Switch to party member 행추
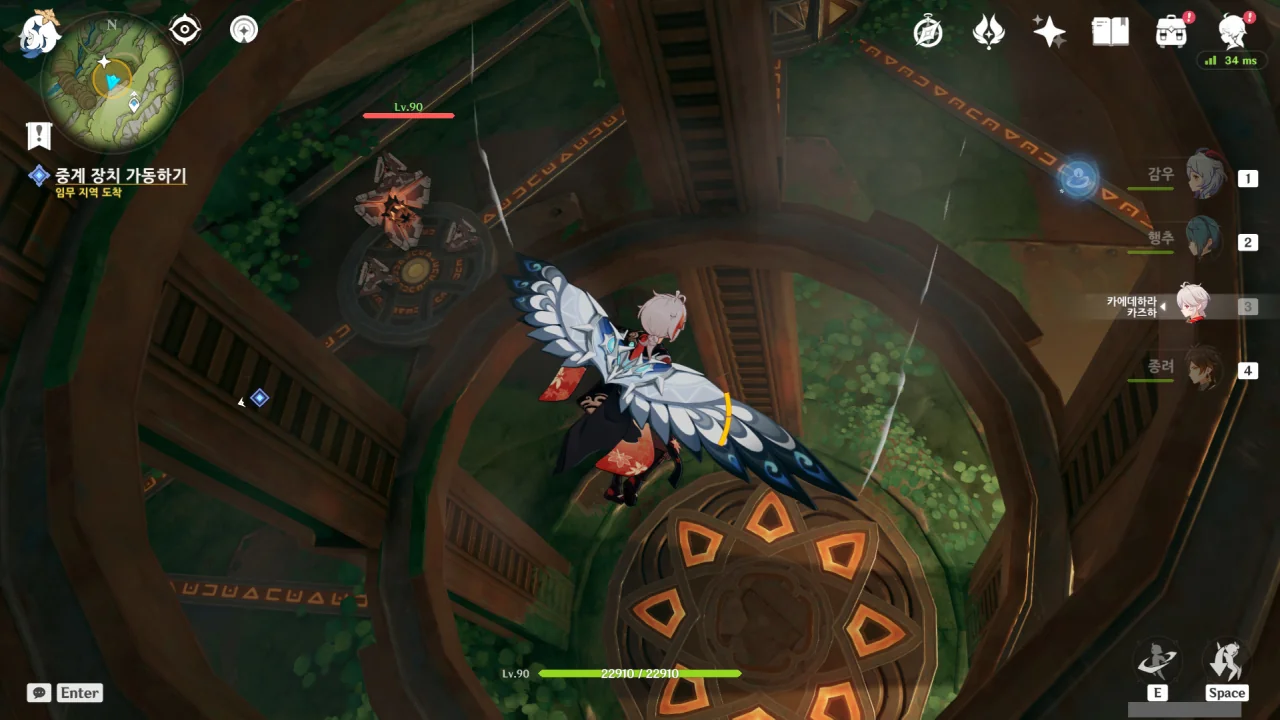The height and width of the screenshot is (720, 1280). click(x=1204, y=240)
